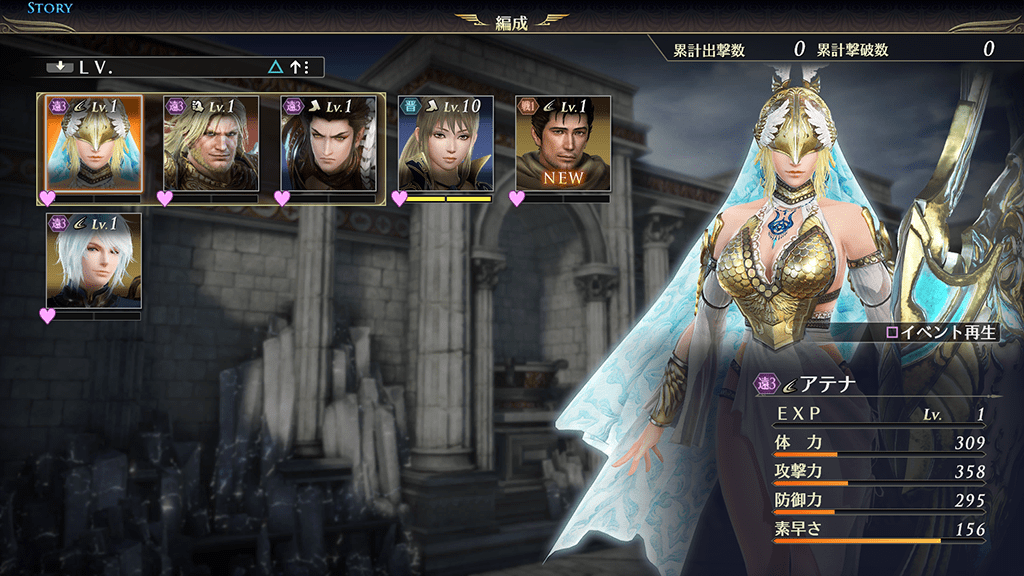Screen dimensions: 1024x576
Task: Pick the level 10 female officer portrait
Action: [x=445, y=144]
